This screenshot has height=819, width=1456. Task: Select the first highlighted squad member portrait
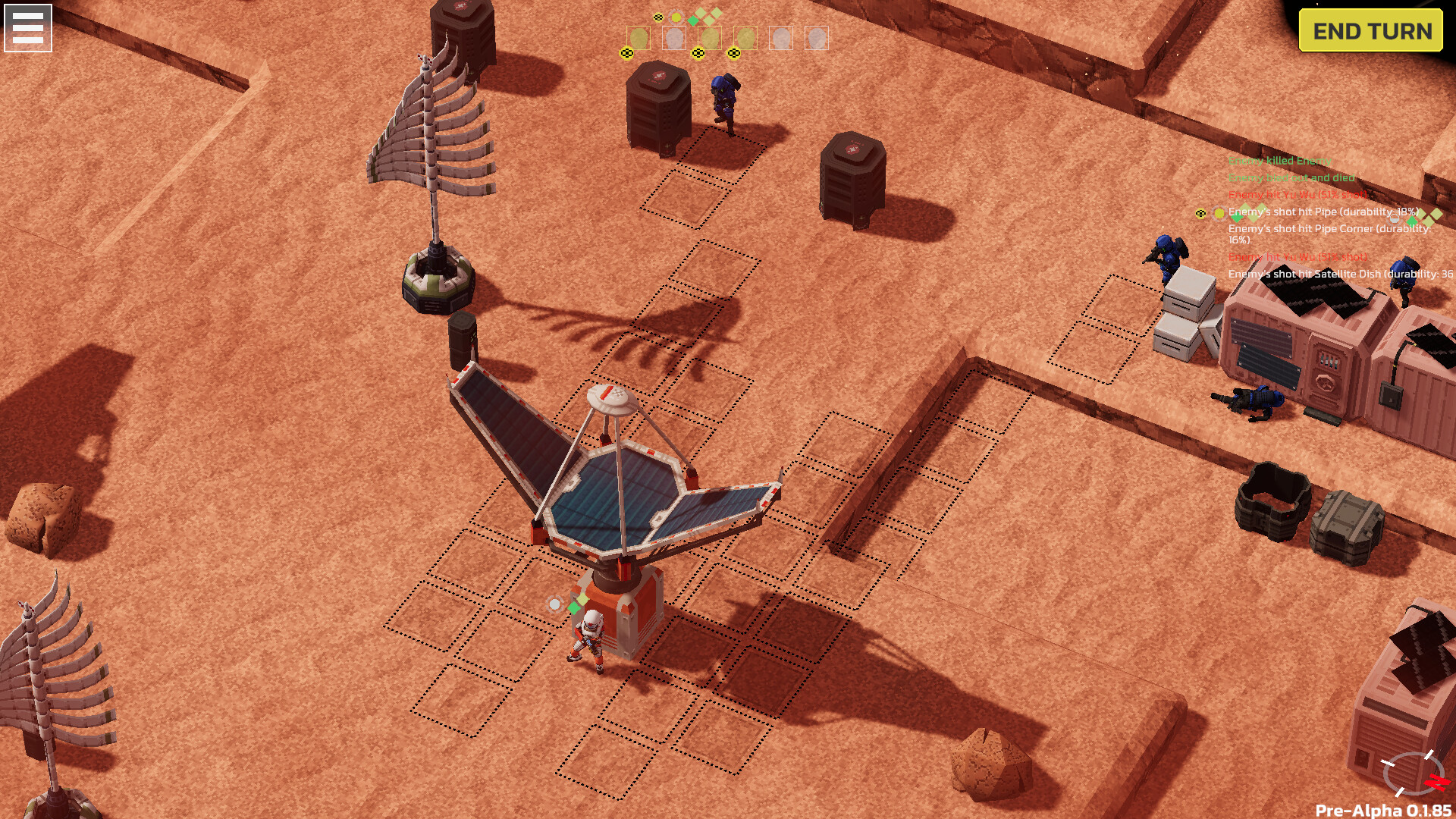(639, 39)
